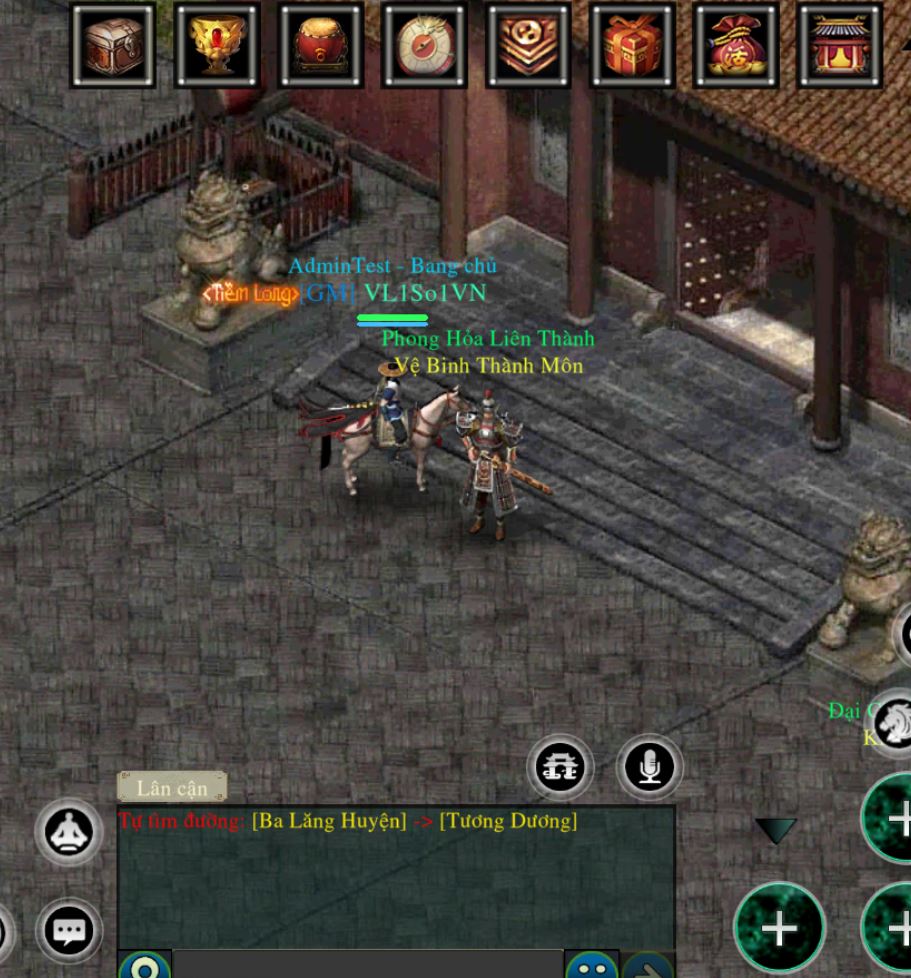Viewport: 911px width, 978px height.
Task: Open the emoji face button in chat
Action: click(591, 967)
